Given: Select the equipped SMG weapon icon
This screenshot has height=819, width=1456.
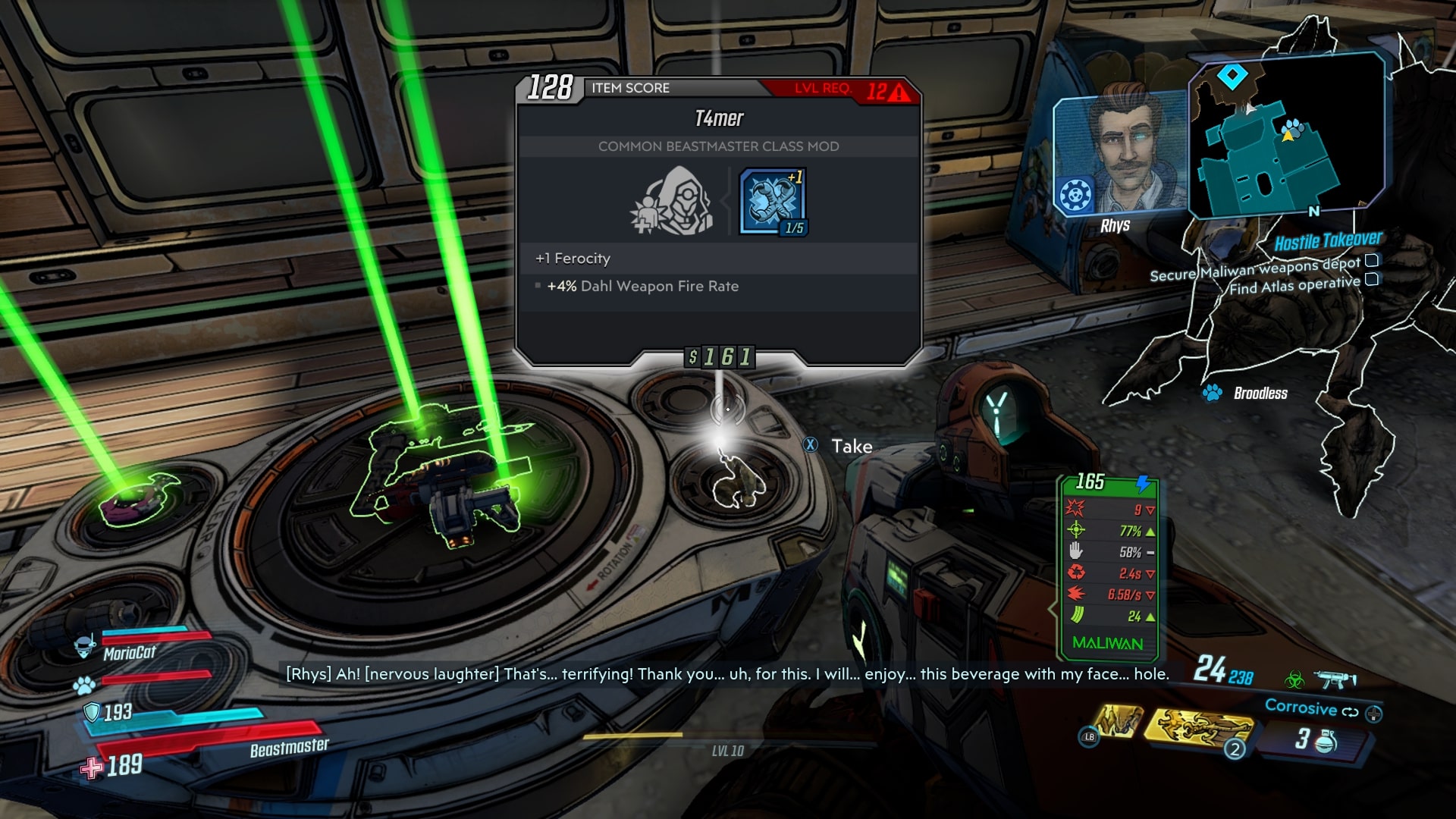Looking at the screenshot, I should (x=1335, y=678).
